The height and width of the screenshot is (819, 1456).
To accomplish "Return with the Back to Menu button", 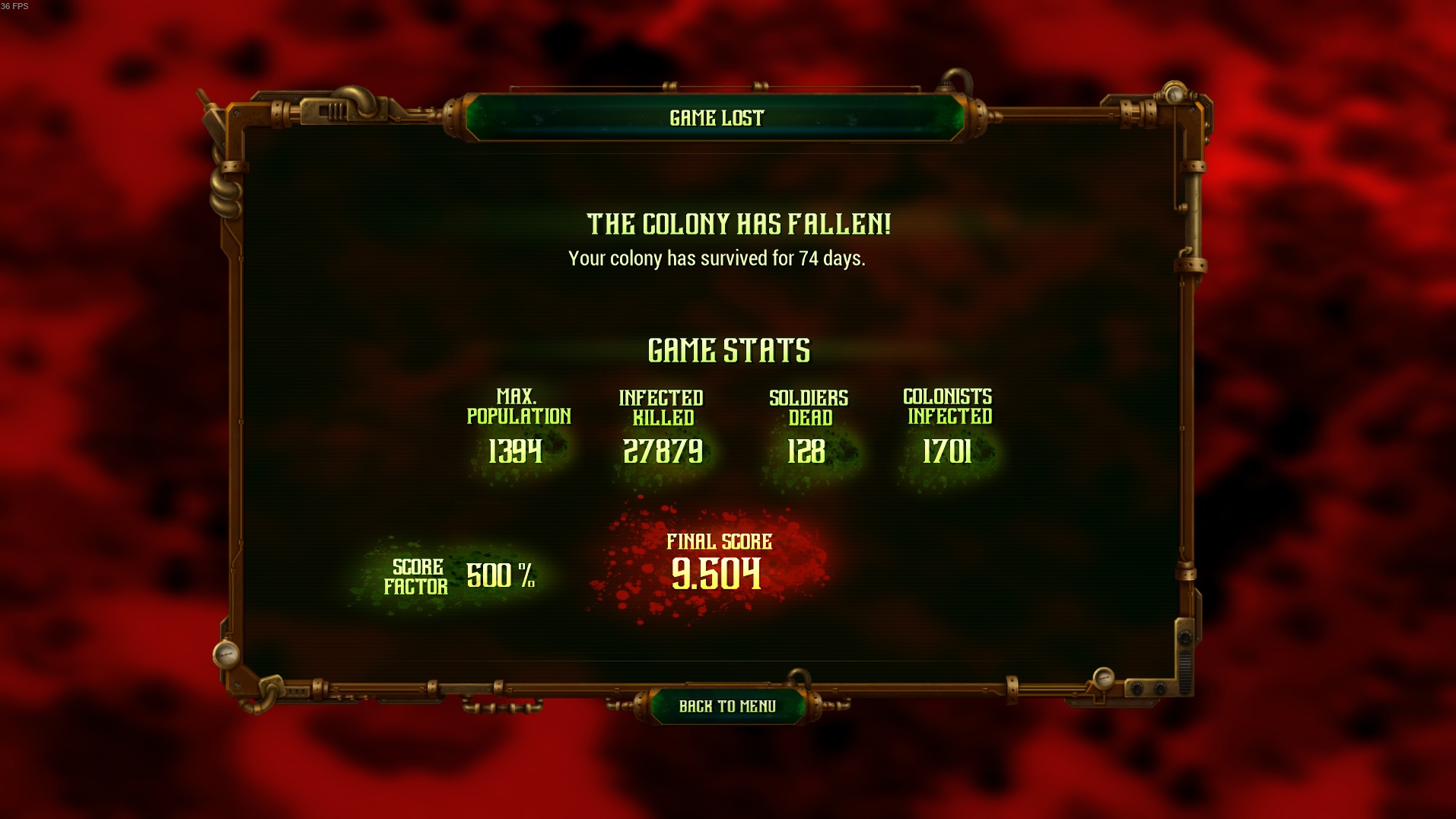I will click(x=727, y=706).
